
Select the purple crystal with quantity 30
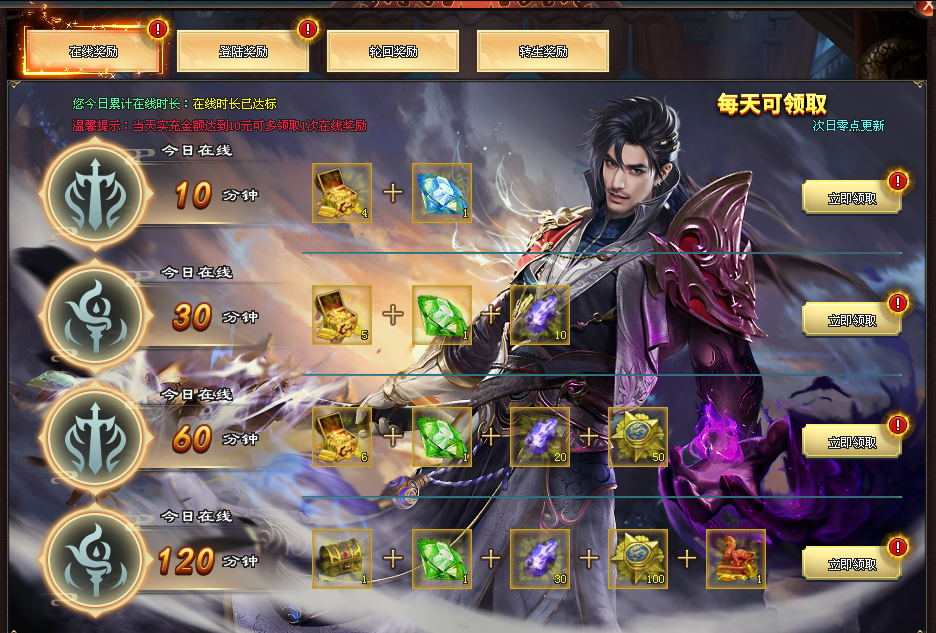point(540,559)
